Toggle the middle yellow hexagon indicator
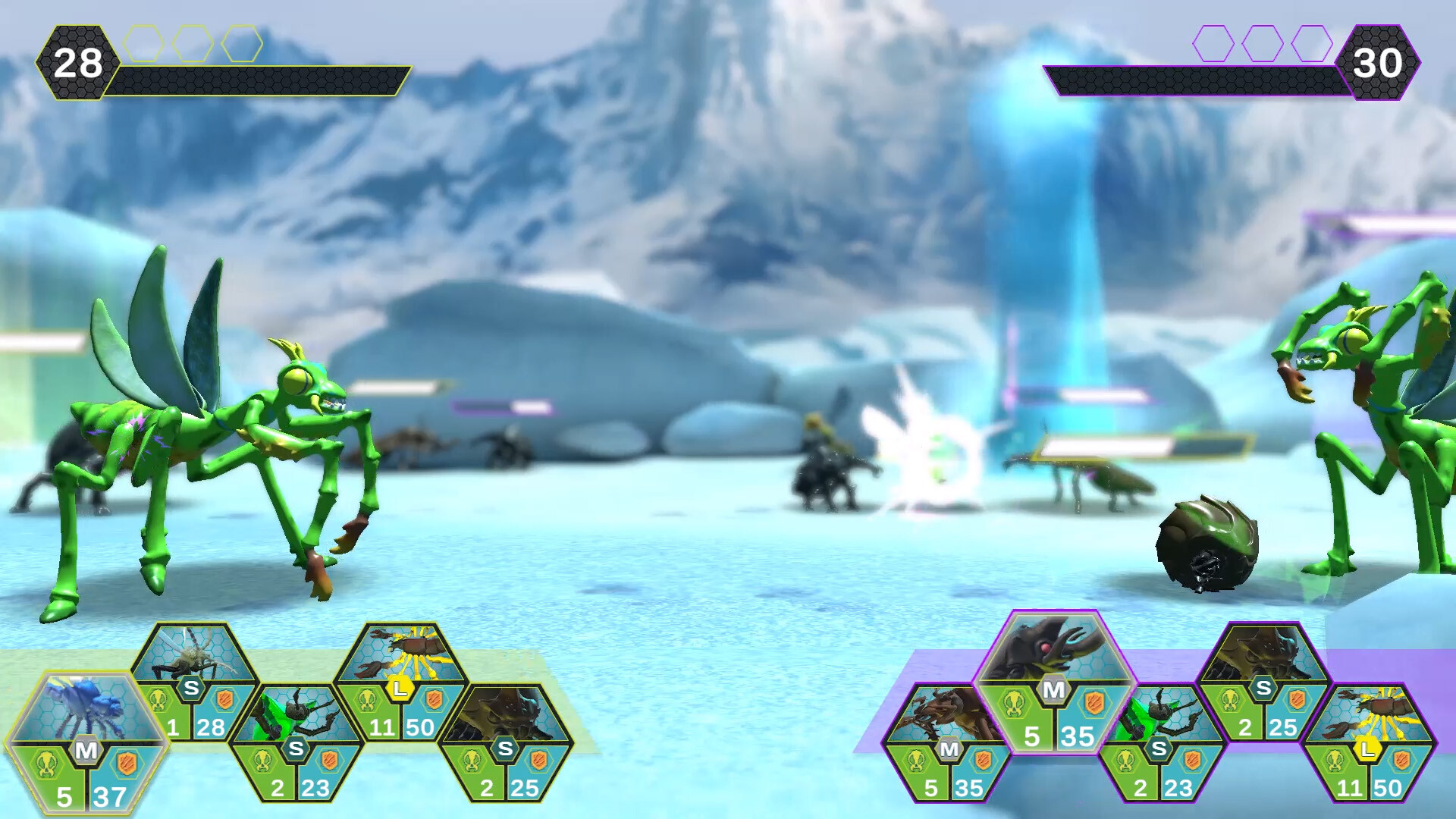This screenshot has height=819, width=1456. click(x=193, y=43)
